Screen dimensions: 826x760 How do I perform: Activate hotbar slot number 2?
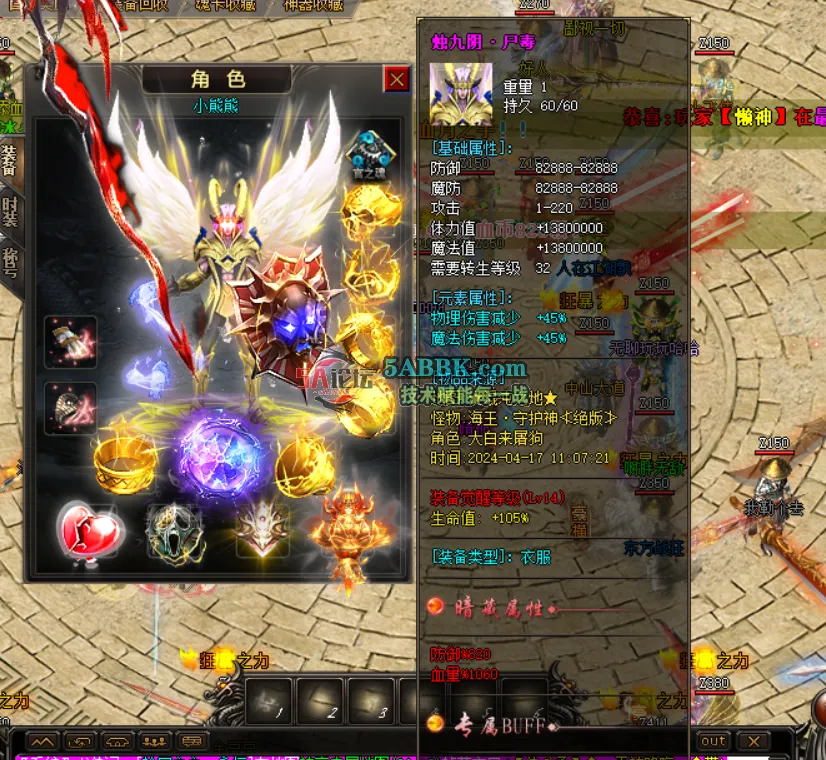click(x=322, y=700)
